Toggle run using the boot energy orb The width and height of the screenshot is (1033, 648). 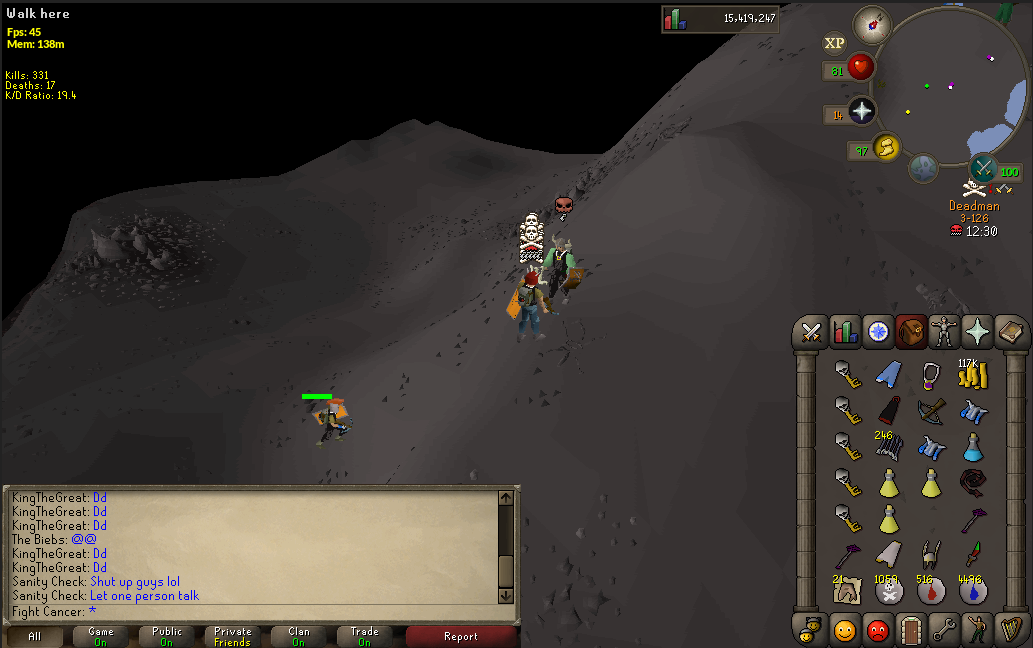[x=886, y=148]
